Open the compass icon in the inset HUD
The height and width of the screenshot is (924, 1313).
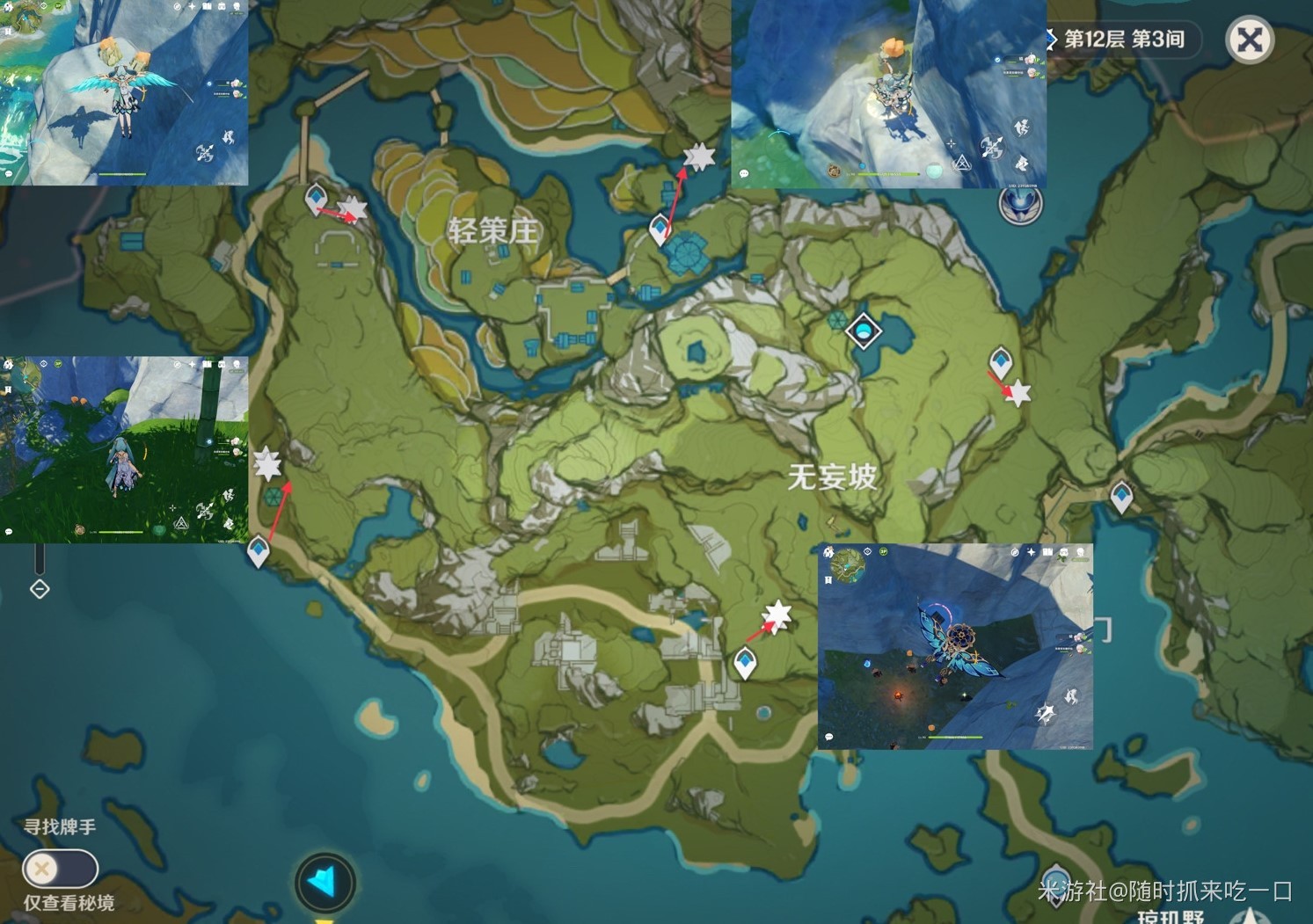point(1015,552)
